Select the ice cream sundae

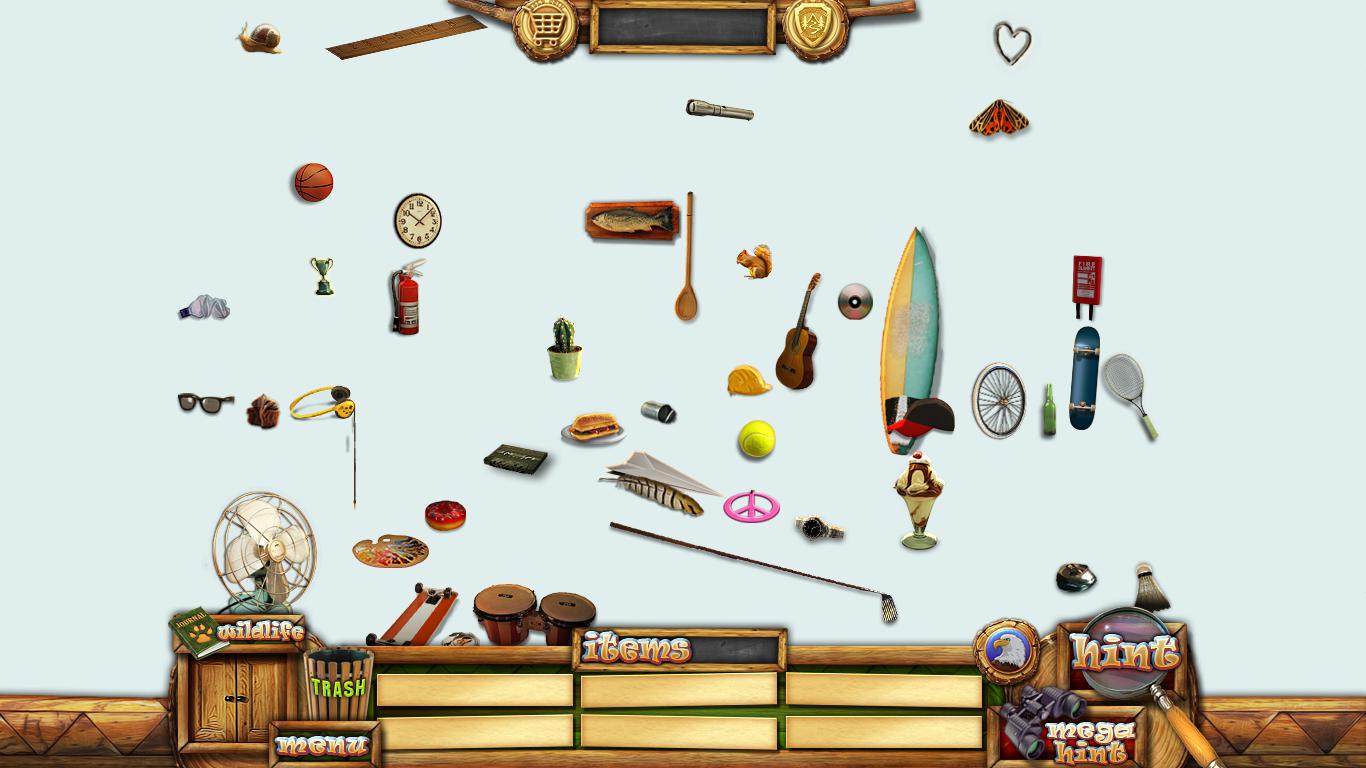918,500
